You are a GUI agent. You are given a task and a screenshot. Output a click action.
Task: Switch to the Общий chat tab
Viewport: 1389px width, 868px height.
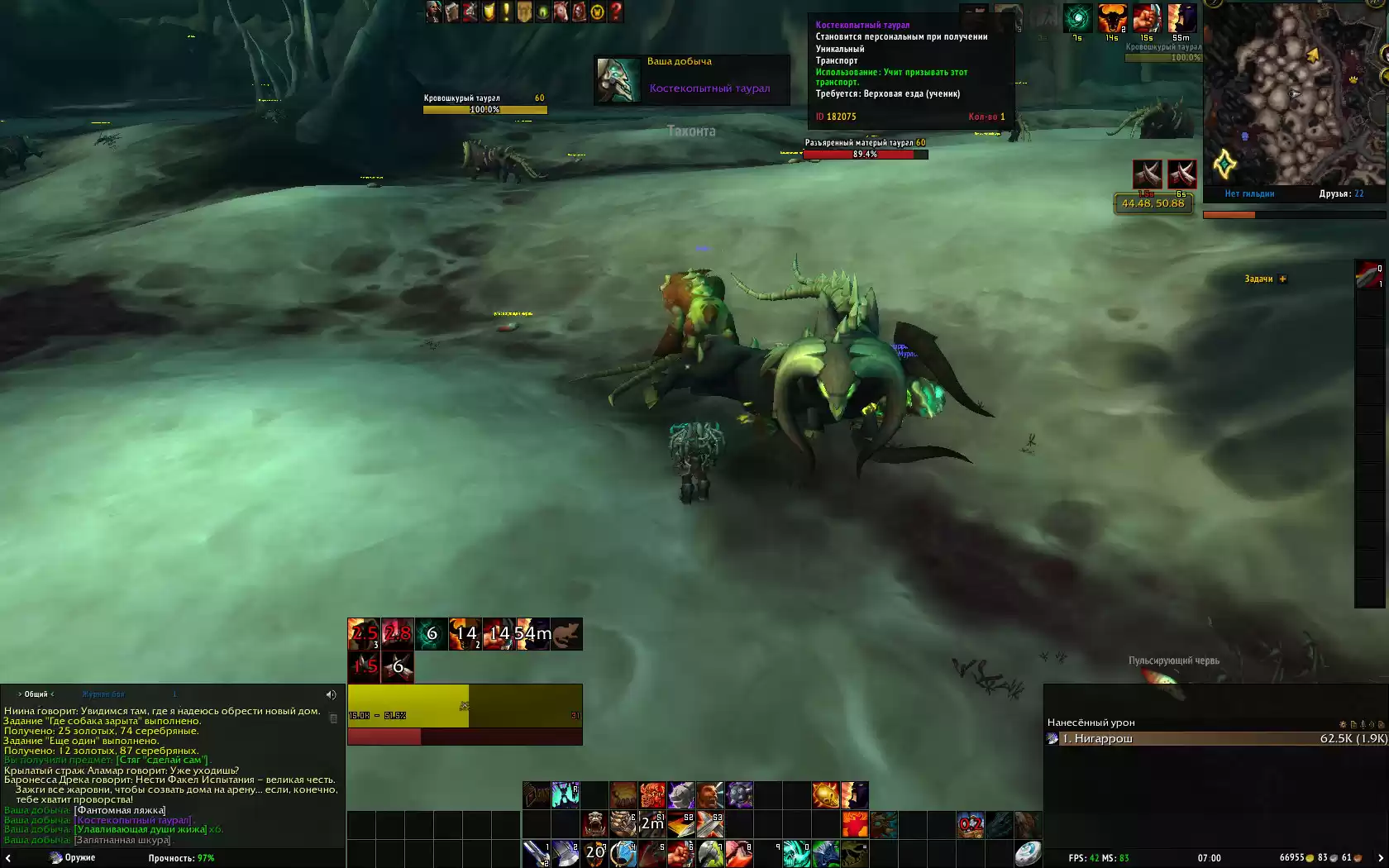click(x=36, y=694)
